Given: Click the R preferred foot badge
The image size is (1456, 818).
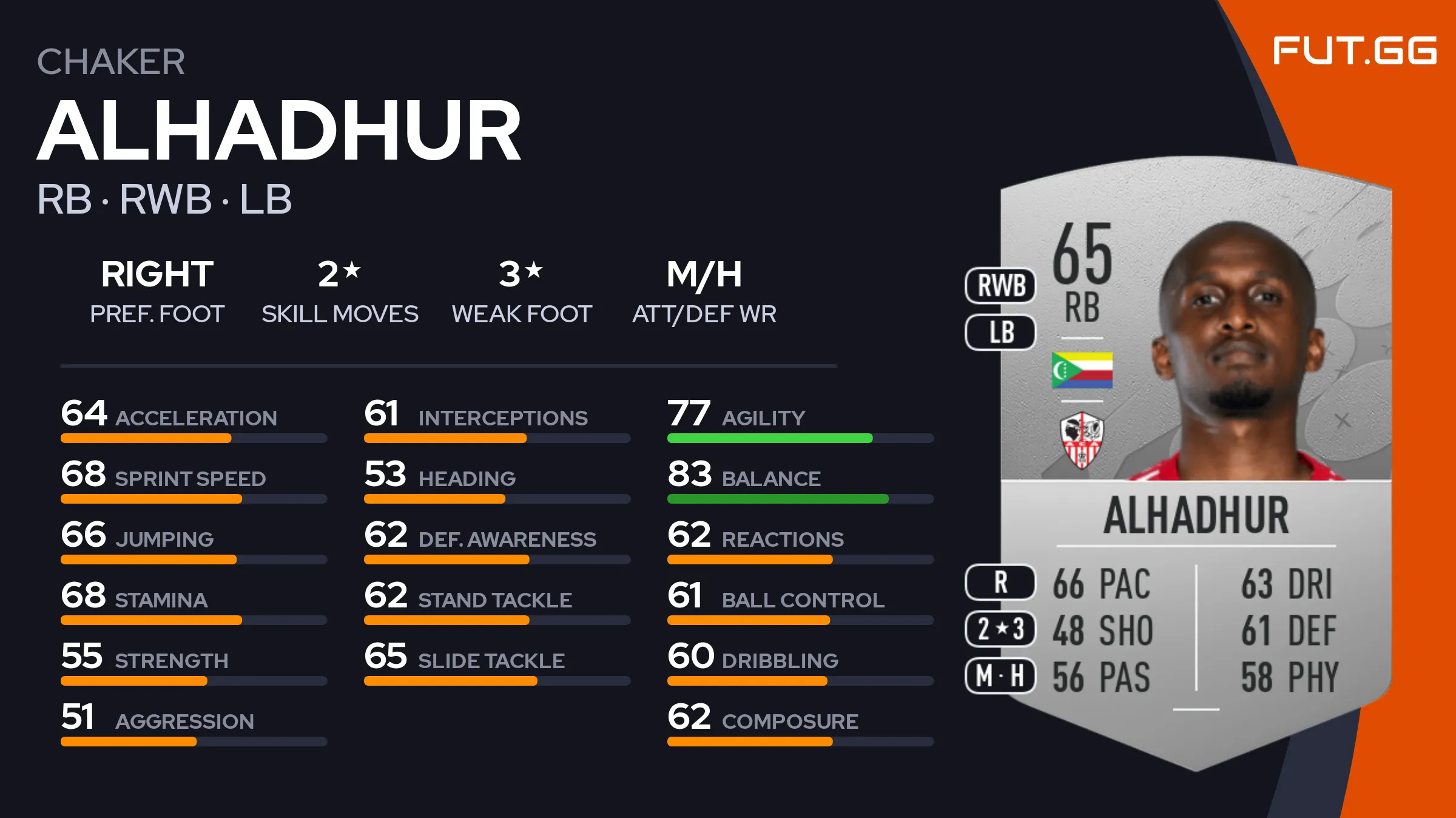Looking at the screenshot, I should (x=1000, y=583).
